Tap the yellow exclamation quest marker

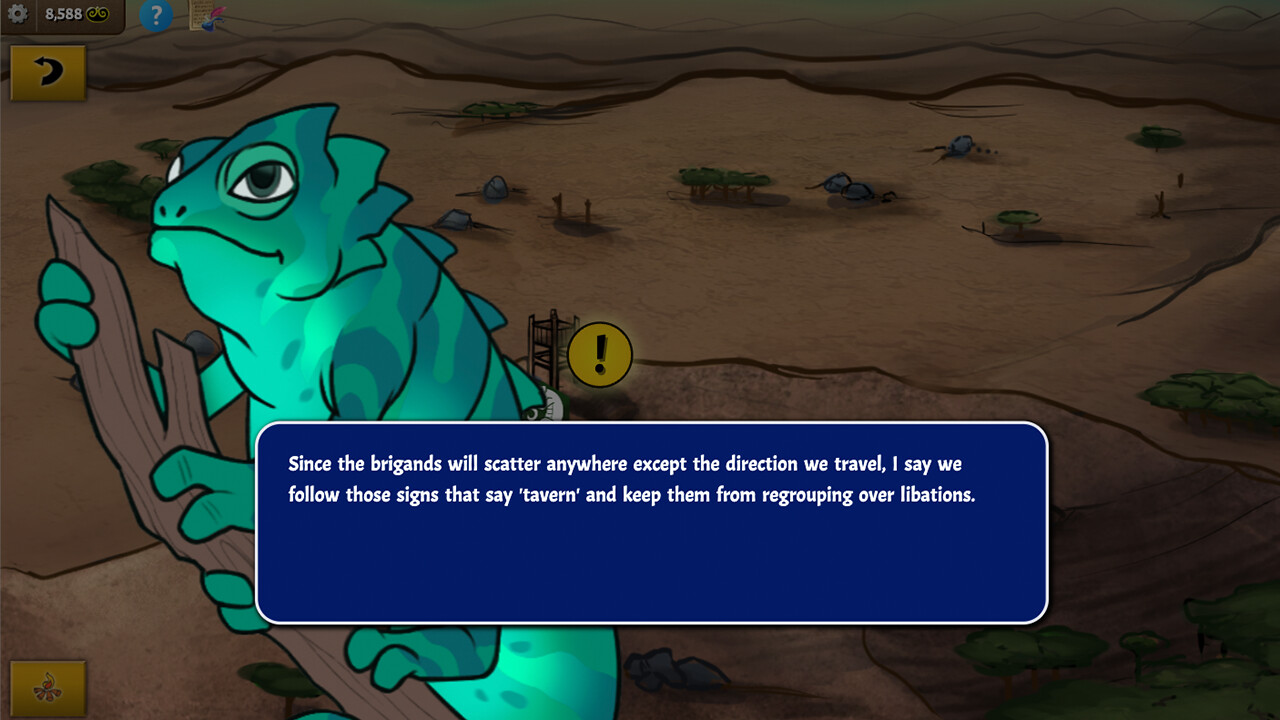point(599,353)
